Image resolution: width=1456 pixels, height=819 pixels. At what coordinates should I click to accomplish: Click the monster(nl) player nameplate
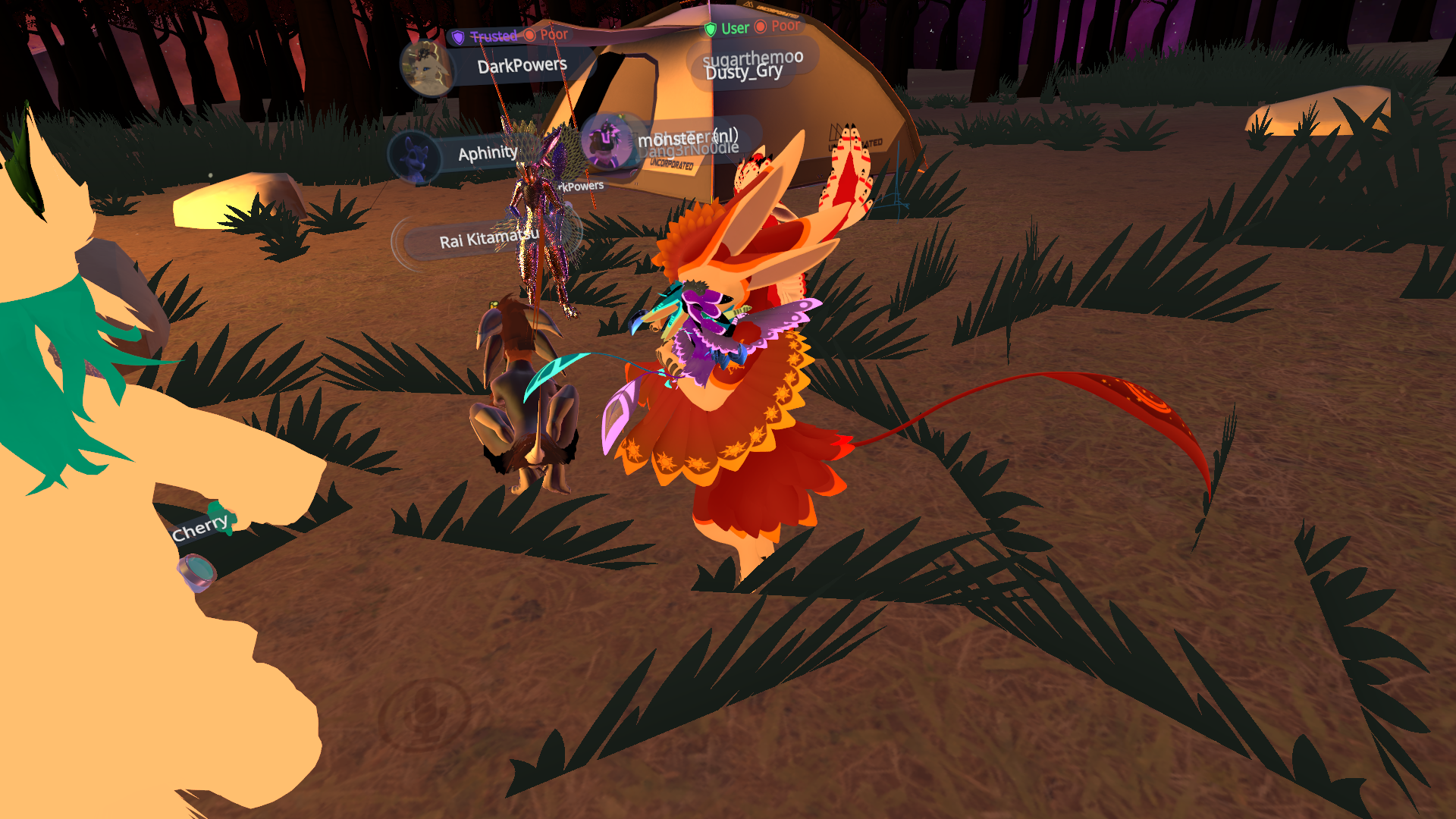point(686,139)
